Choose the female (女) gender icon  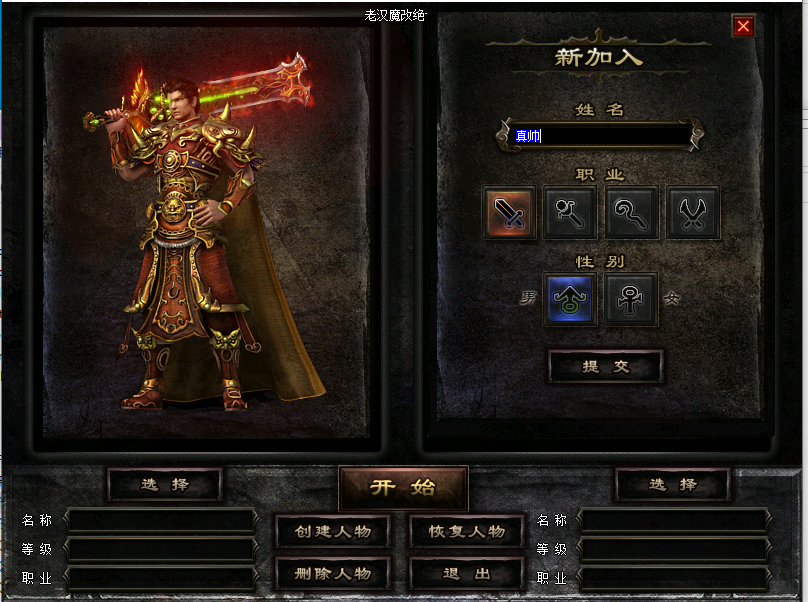[x=631, y=299]
